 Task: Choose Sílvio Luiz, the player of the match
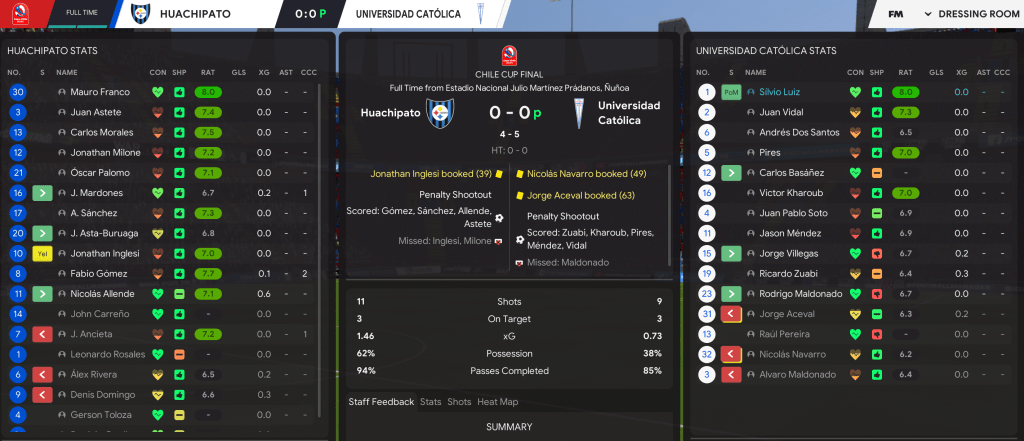[781, 92]
